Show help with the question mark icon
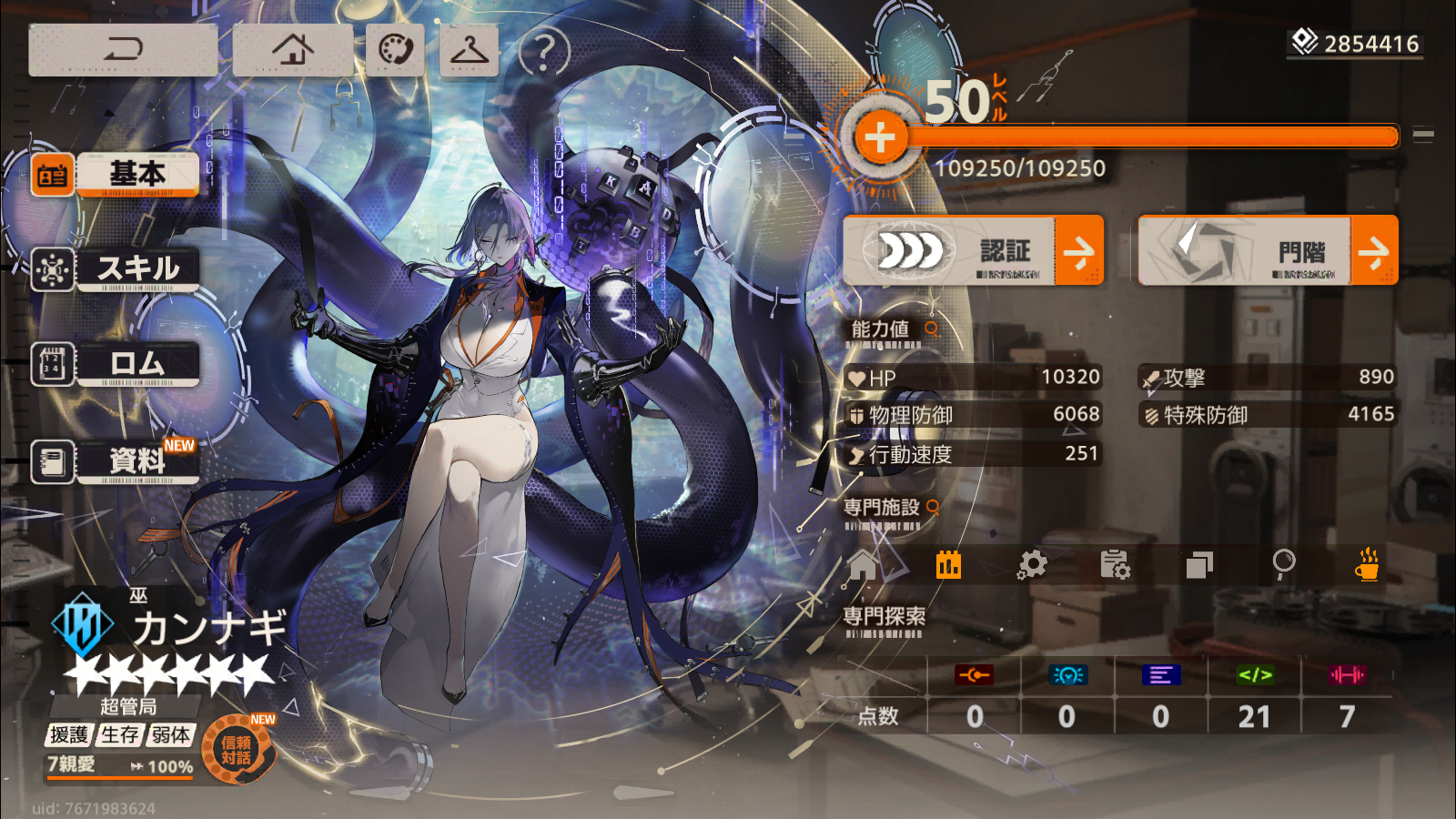 coord(543,52)
